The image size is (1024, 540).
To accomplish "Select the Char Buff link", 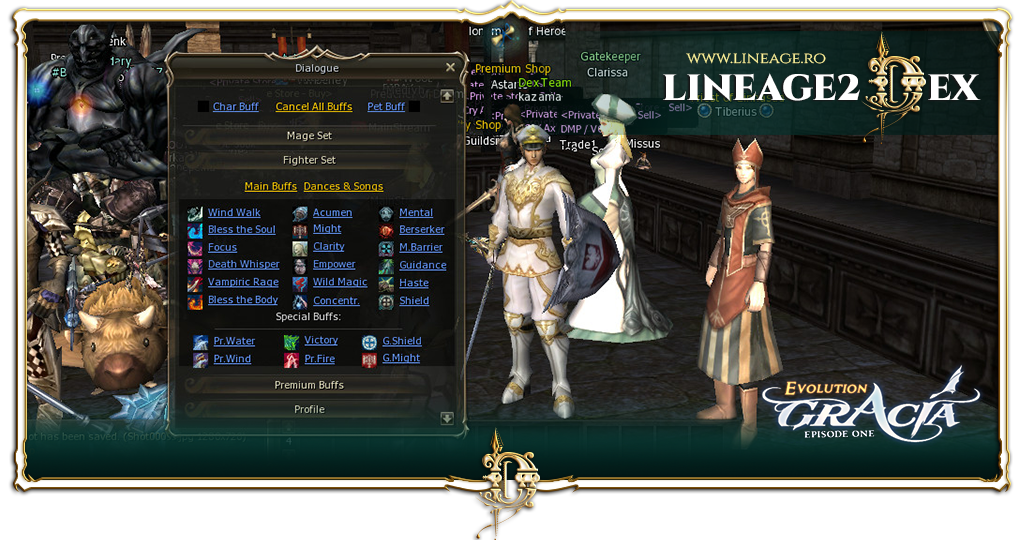I will pos(235,107).
